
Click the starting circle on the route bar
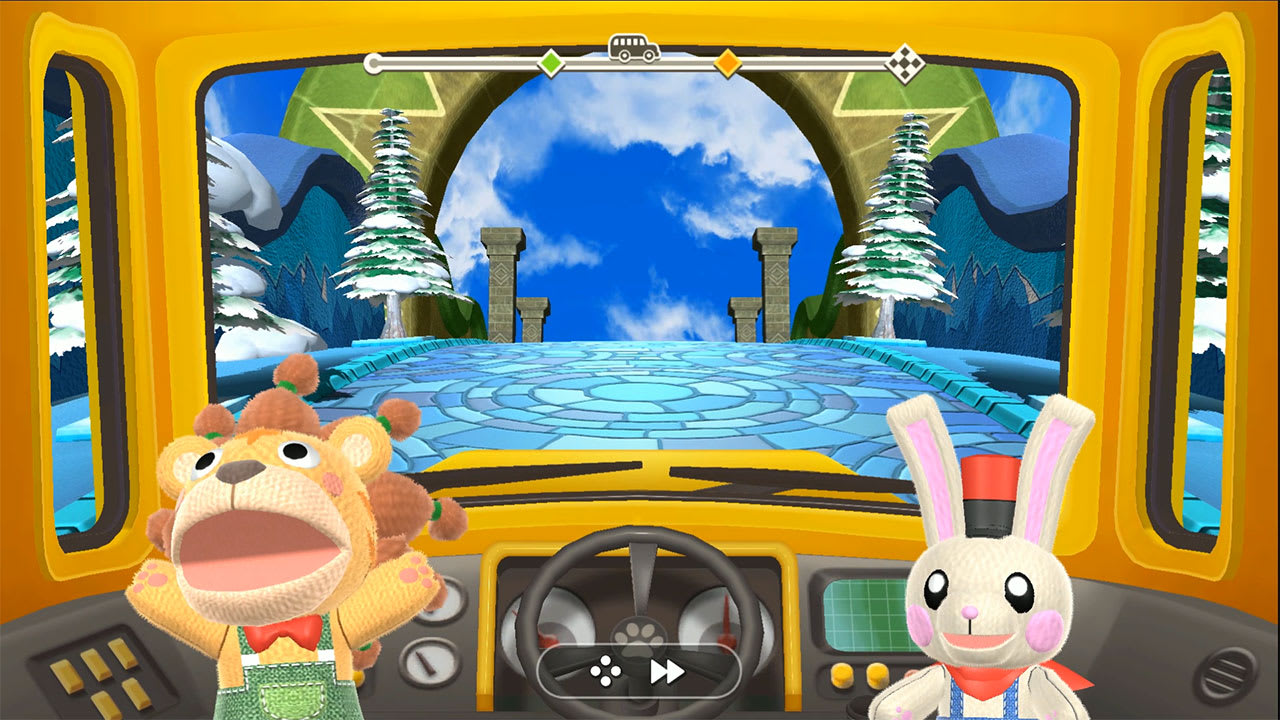click(373, 62)
